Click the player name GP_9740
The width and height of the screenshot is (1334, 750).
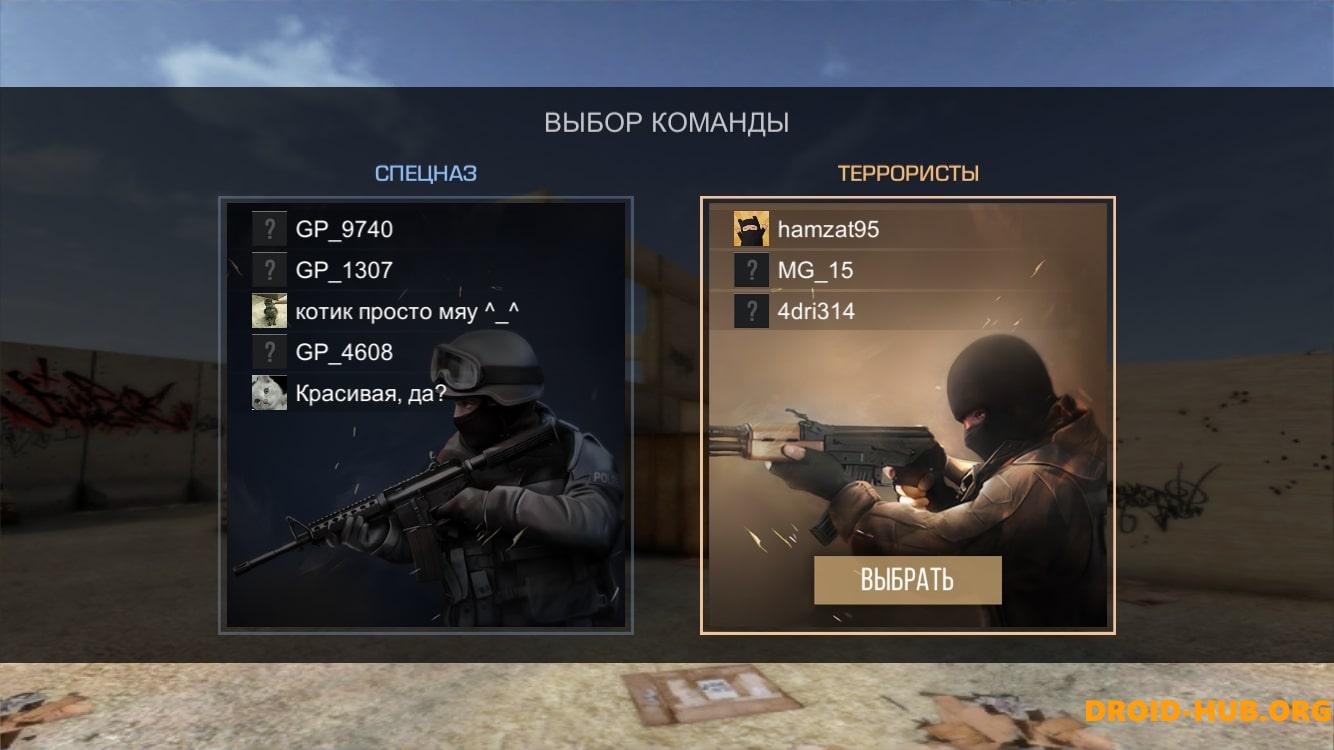click(344, 229)
